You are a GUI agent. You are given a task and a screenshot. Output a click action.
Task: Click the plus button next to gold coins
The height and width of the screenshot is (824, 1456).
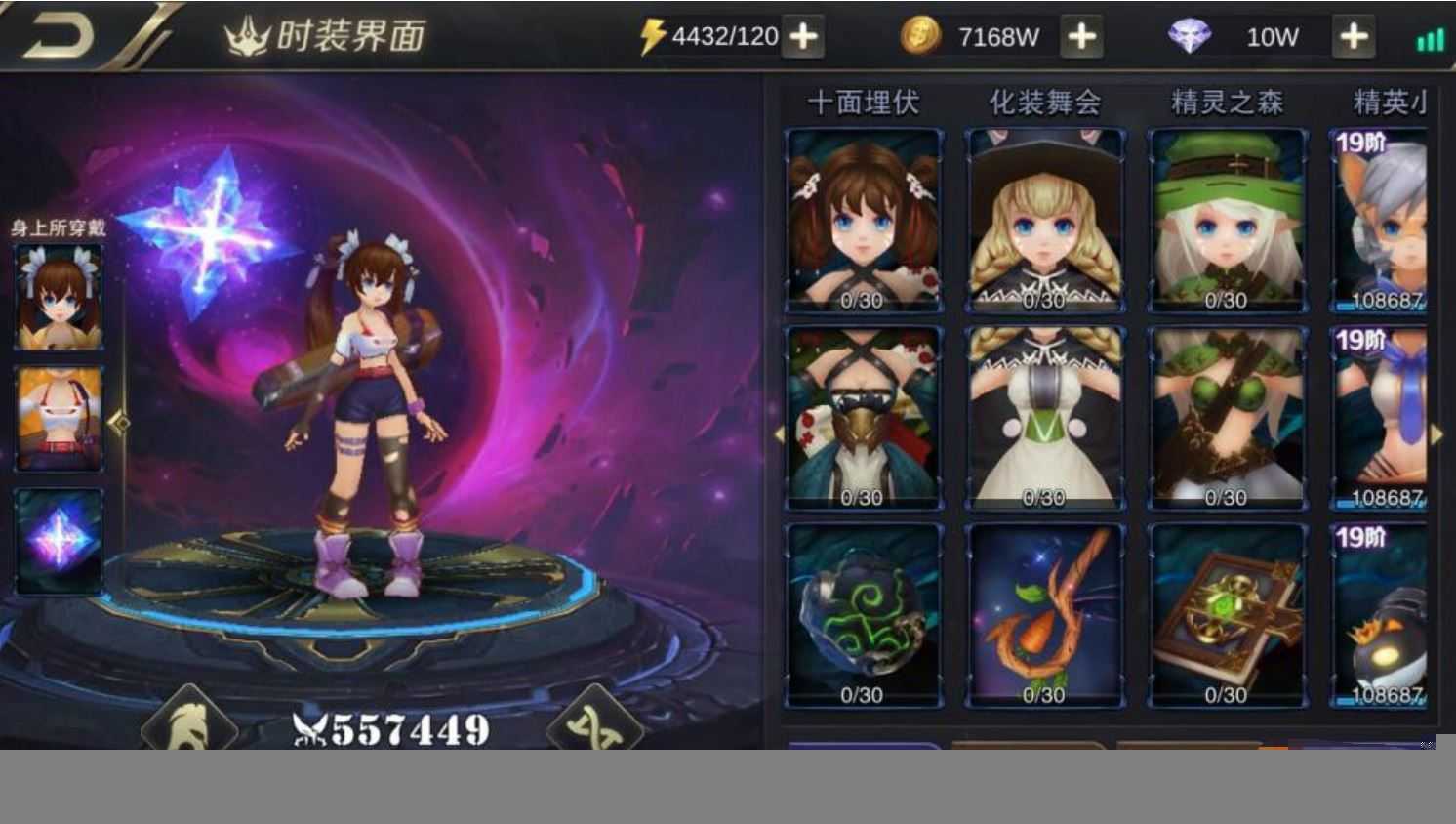[1080, 35]
